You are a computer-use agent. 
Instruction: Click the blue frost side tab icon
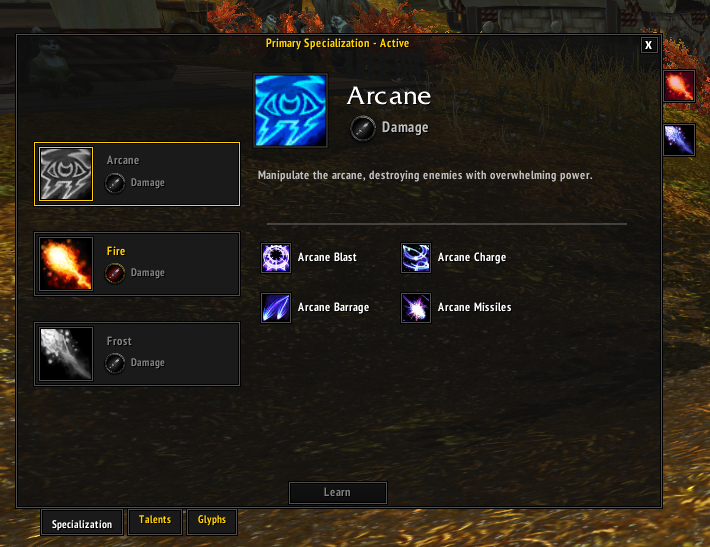(x=679, y=141)
